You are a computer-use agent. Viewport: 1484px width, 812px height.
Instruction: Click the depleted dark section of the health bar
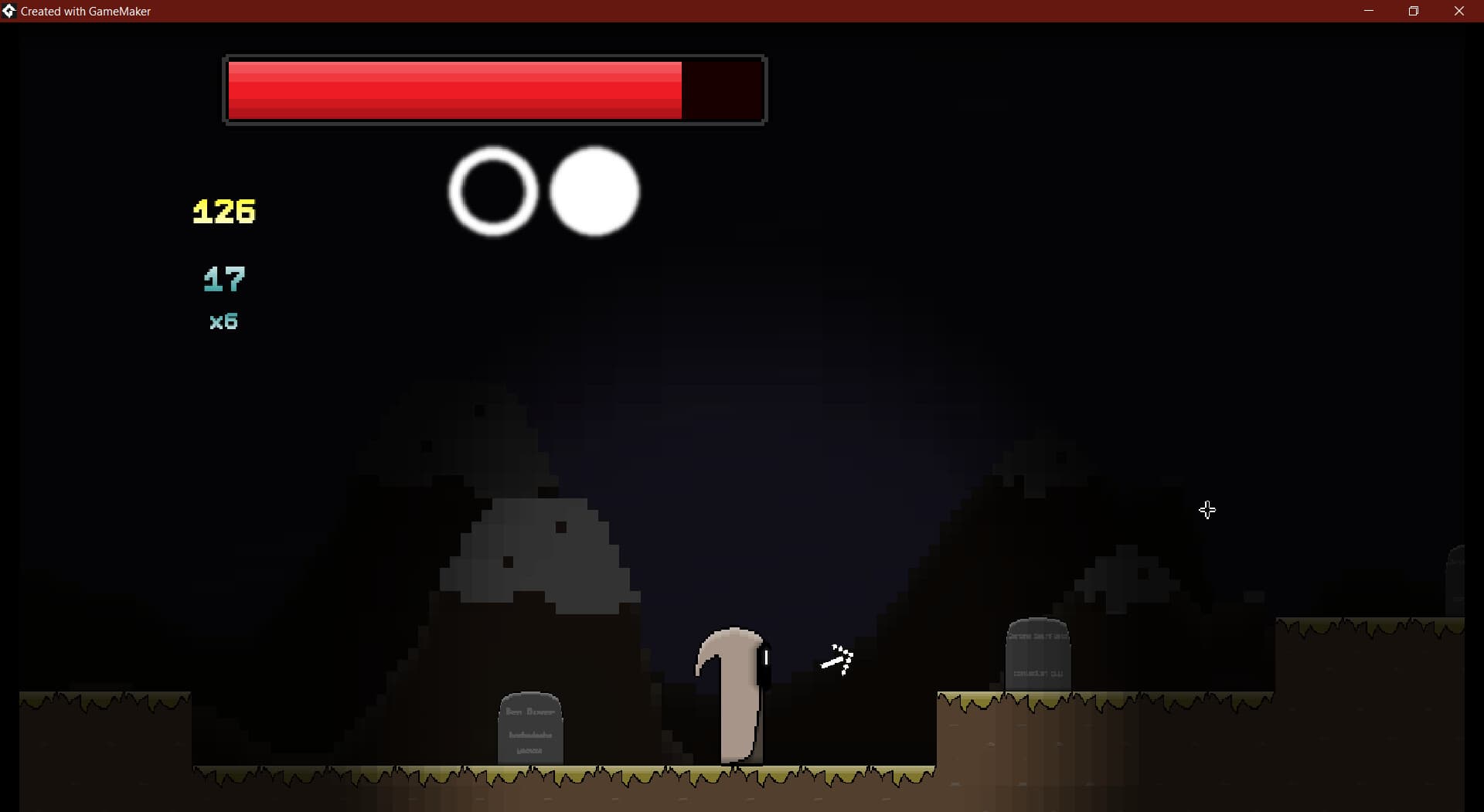[x=723, y=90]
